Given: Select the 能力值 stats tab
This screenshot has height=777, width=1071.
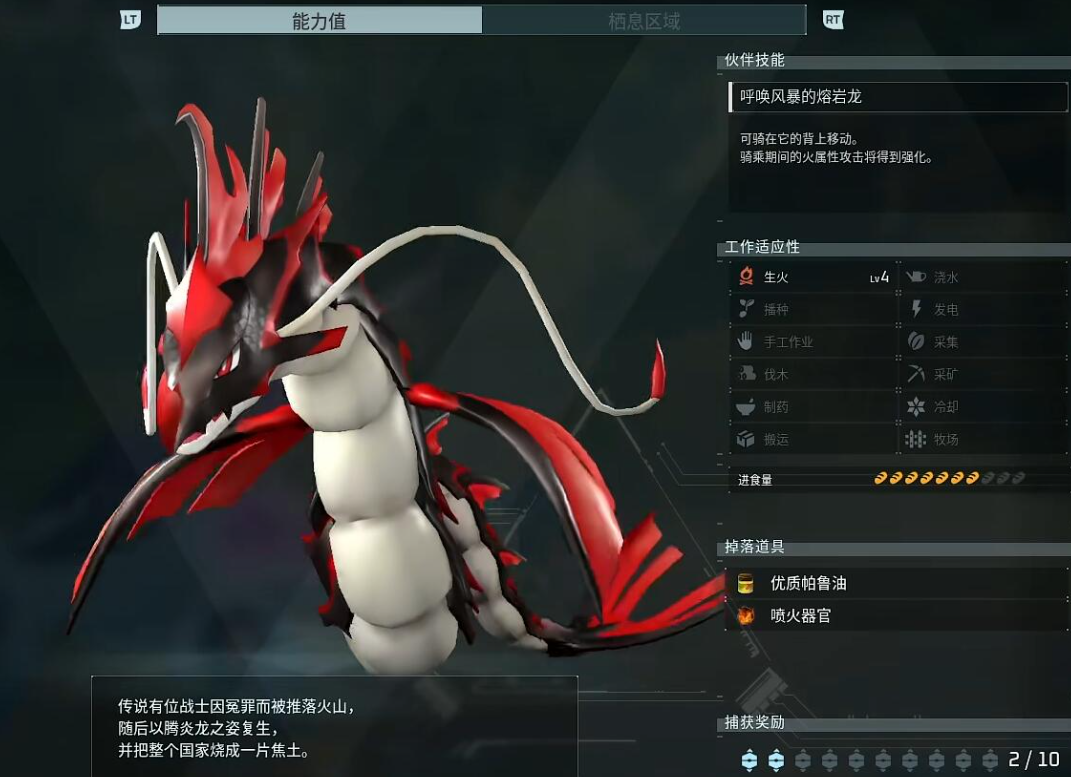Looking at the screenshot, I should coord(320,21).
